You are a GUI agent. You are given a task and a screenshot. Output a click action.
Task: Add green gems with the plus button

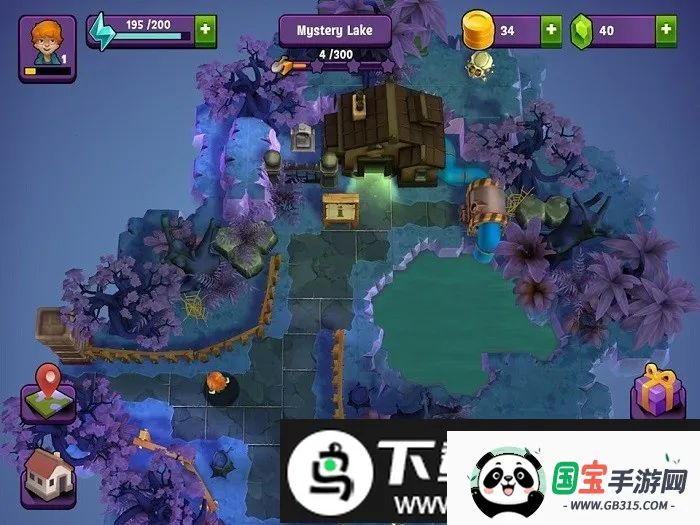coord(666,30)
